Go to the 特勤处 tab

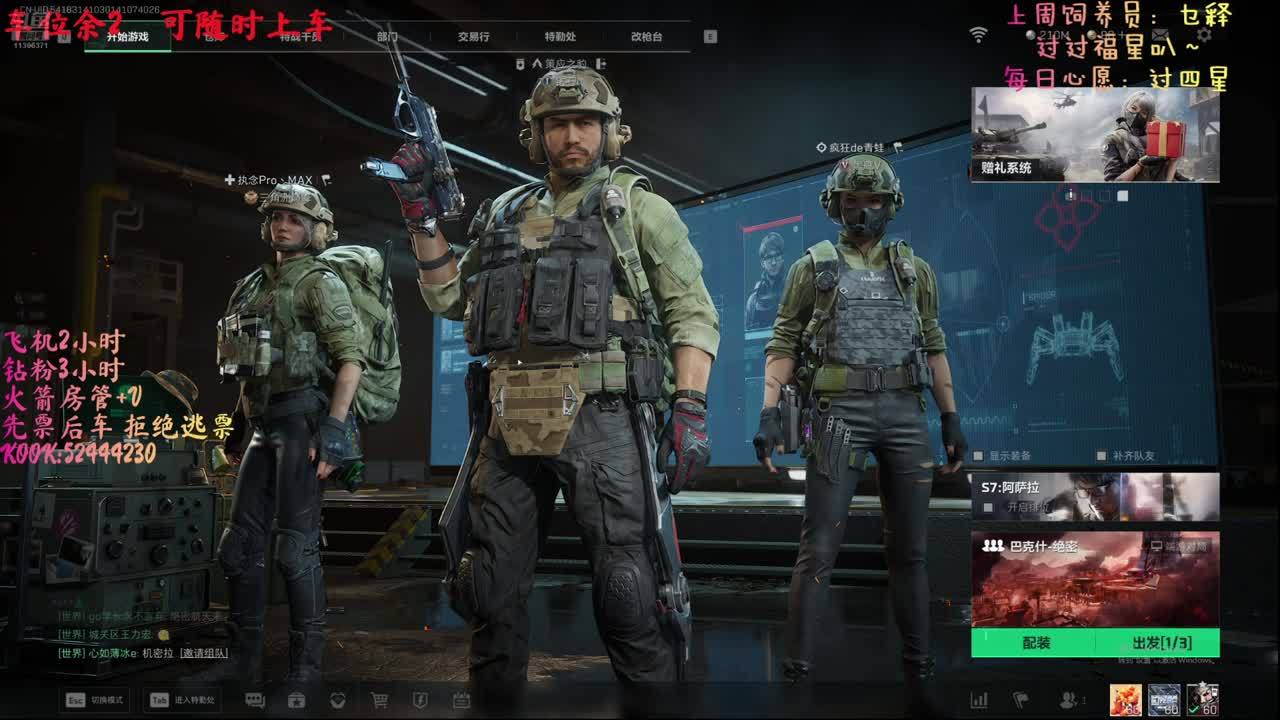tap(560, 37)
